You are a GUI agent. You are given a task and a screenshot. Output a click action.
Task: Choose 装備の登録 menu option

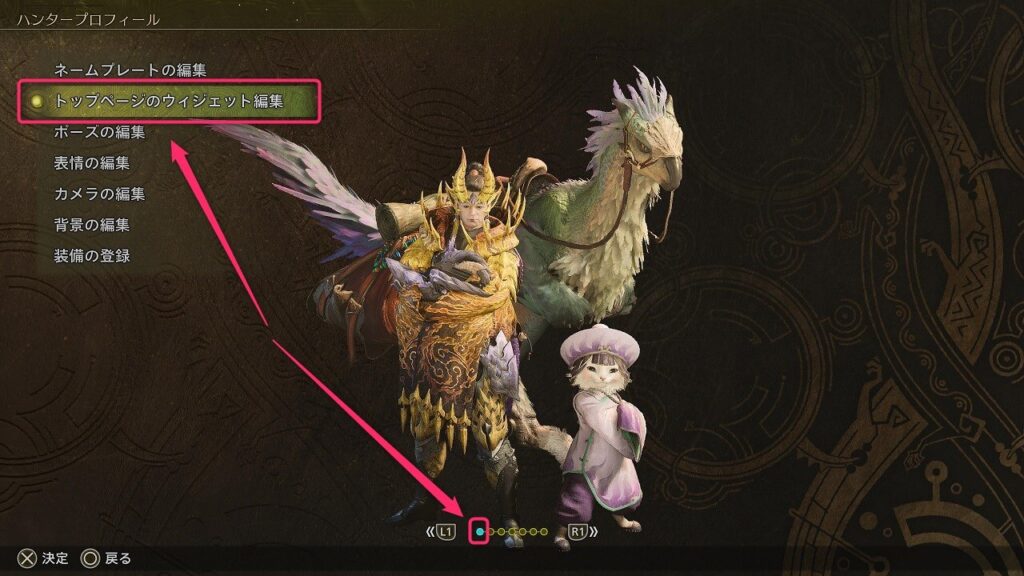coord(91,256)
